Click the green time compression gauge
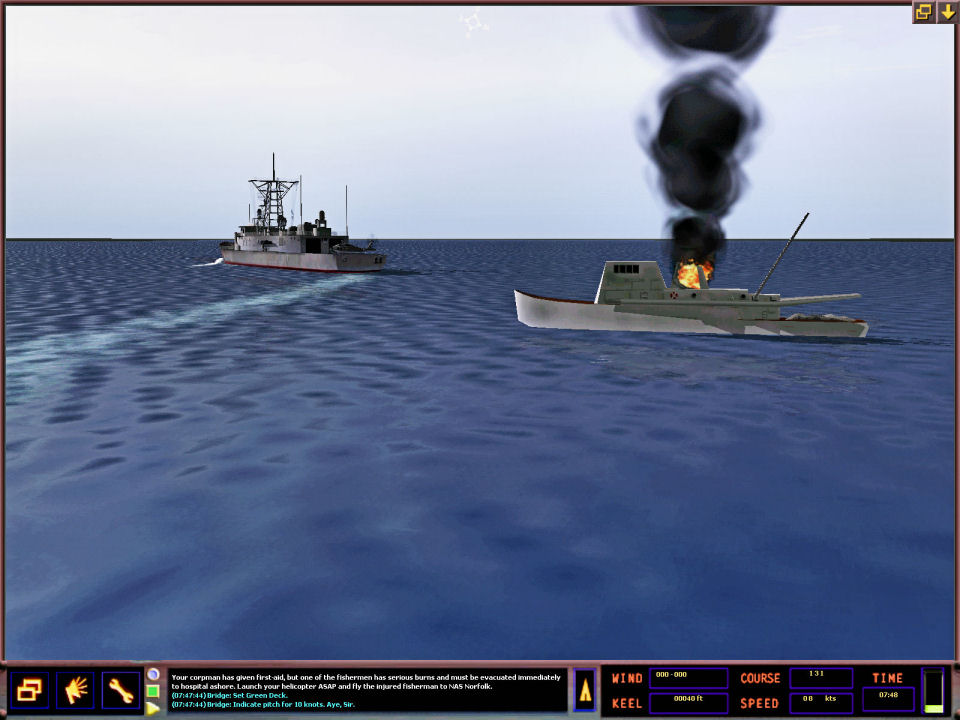The image size is (960, 720). [933, 691]
